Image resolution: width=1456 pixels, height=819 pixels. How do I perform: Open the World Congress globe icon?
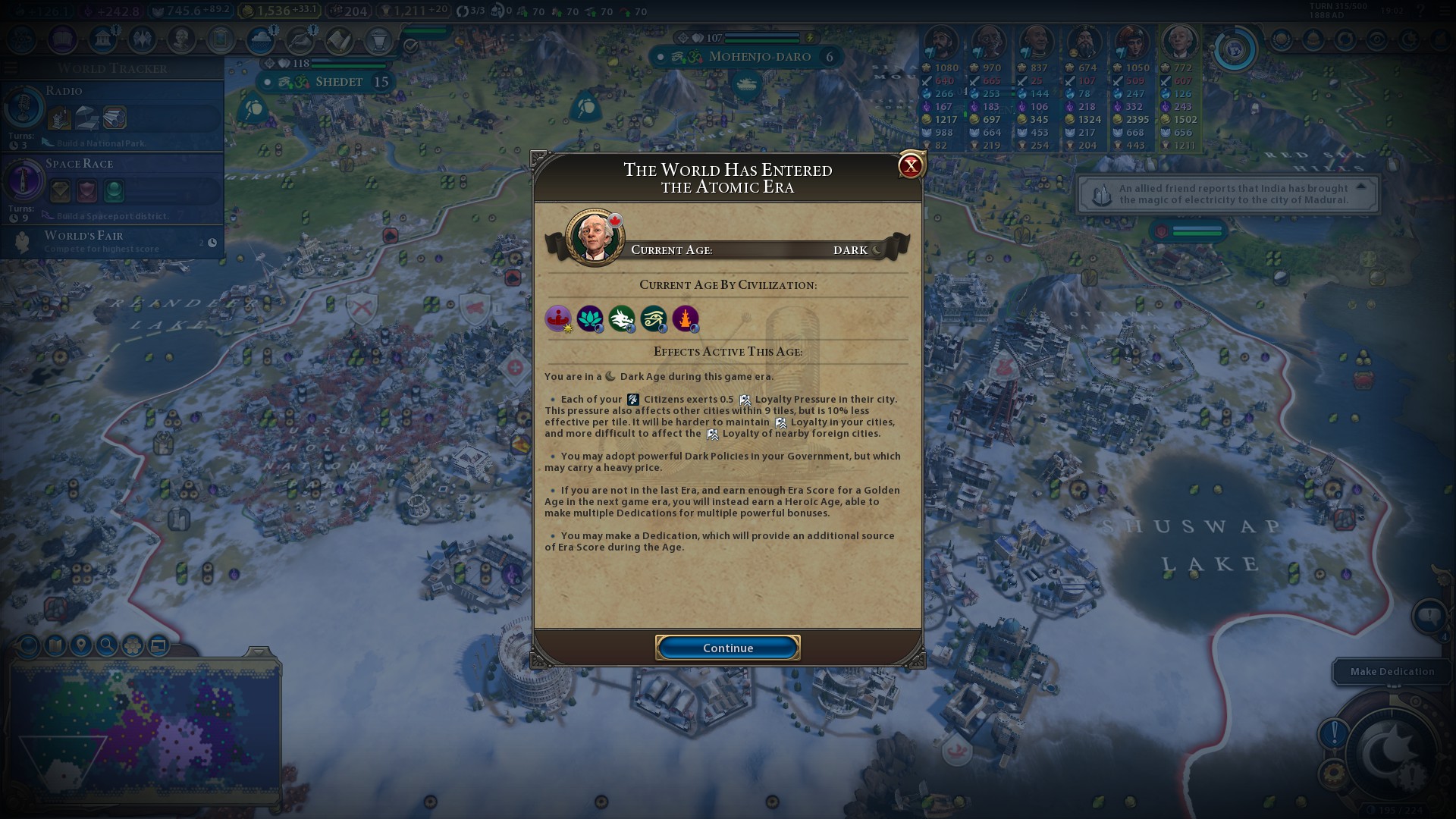click(x=1234, y=50)
